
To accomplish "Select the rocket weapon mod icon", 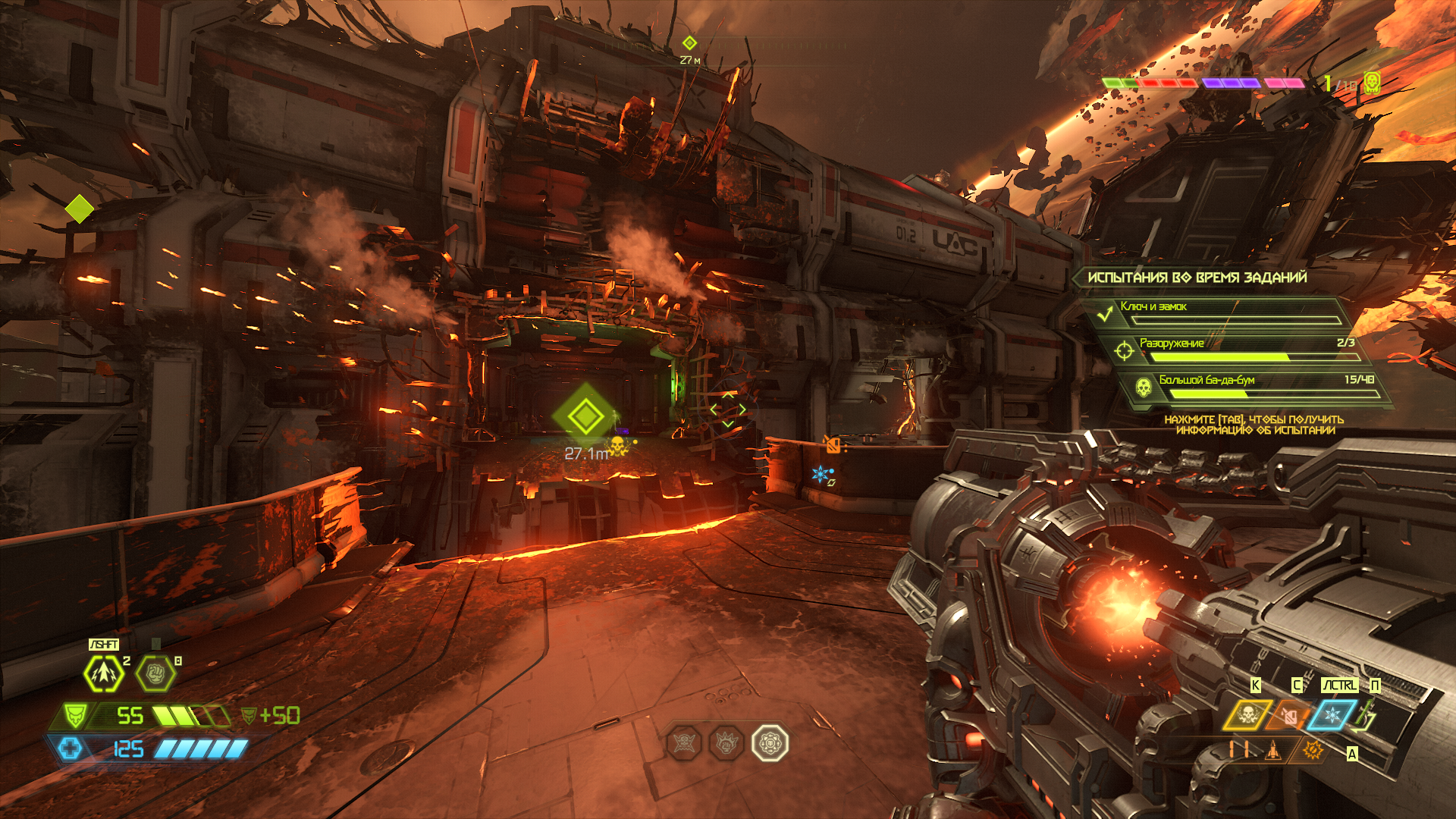I will [1273, 750].
